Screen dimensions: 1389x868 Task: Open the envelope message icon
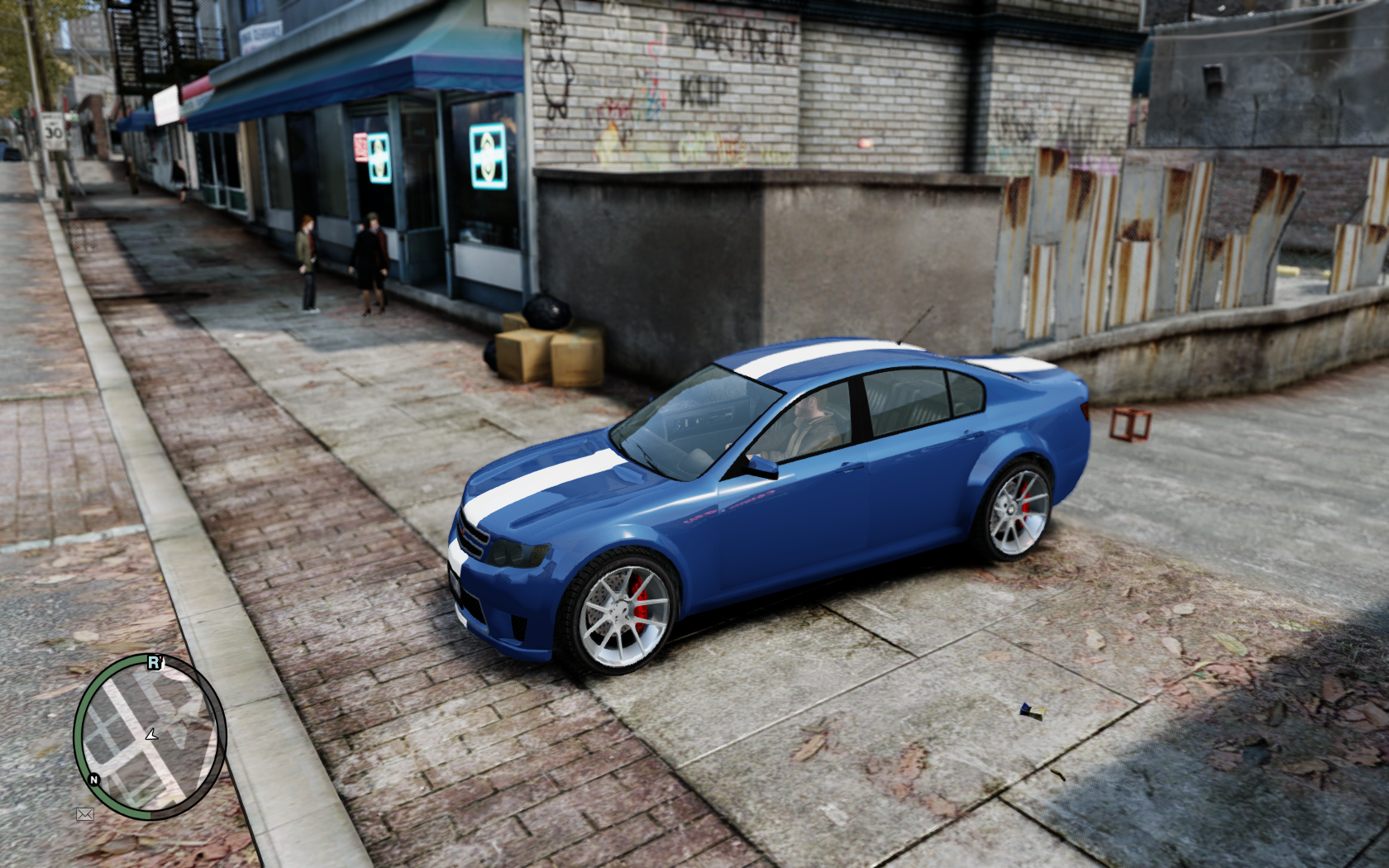[x=84, y=814]
